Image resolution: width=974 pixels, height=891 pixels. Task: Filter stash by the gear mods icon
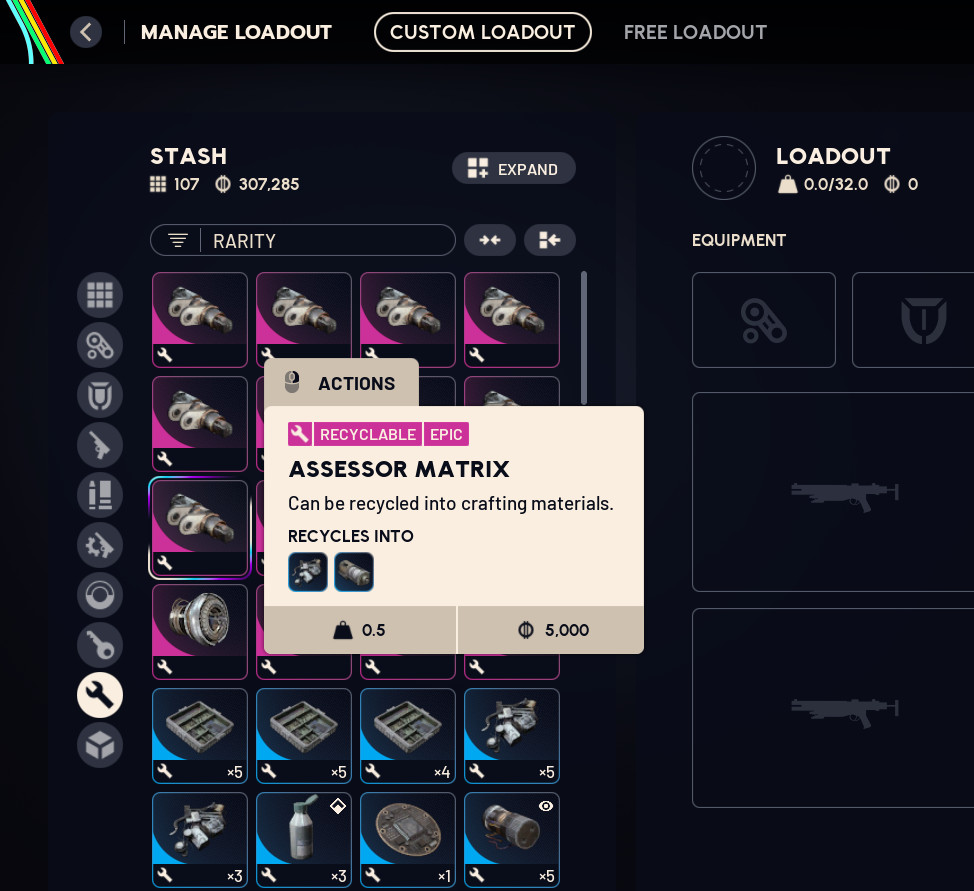[100, 545]
